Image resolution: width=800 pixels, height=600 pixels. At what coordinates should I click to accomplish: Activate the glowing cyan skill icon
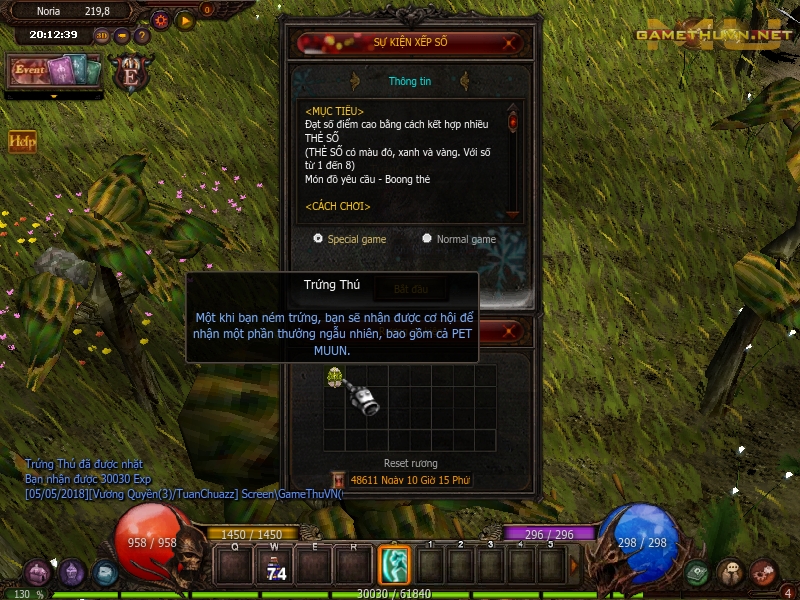[x=395, y=566]
